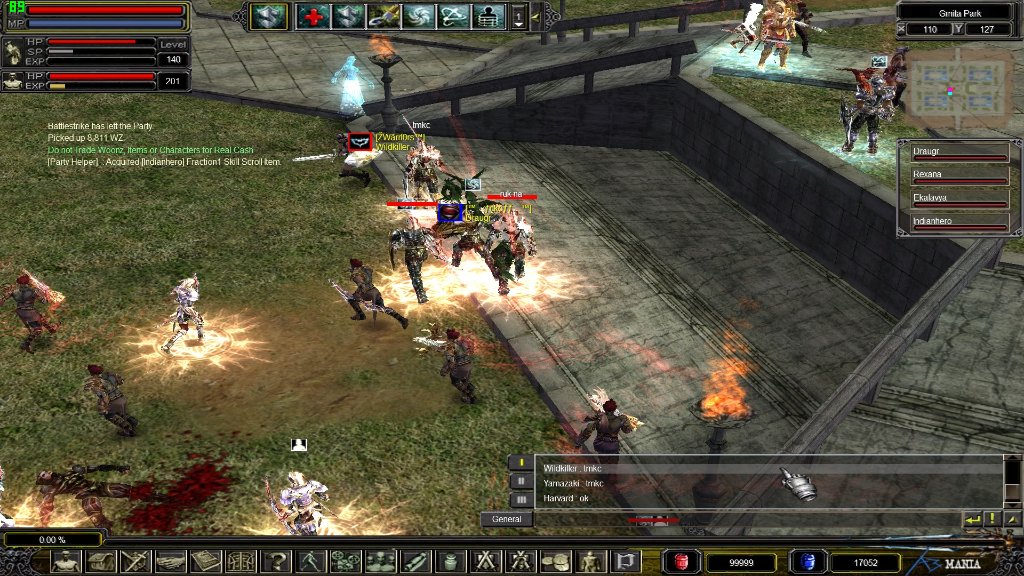The height and width of the screenshot is (576, 1024).
Task: Collapse the skill bar with yellow arrow
Action: (x=536, y=16)
